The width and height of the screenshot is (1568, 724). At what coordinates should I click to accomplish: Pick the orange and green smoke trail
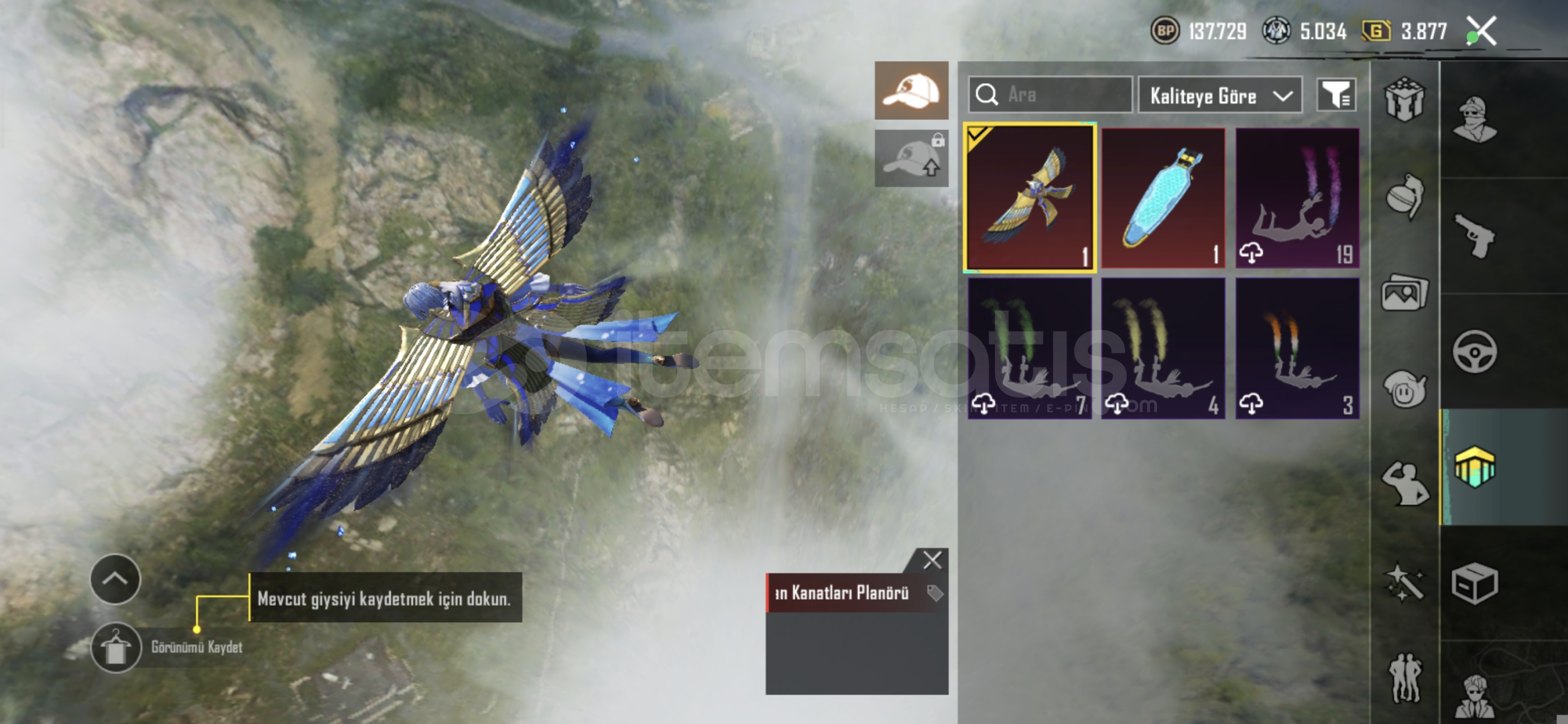(1297, 349)
